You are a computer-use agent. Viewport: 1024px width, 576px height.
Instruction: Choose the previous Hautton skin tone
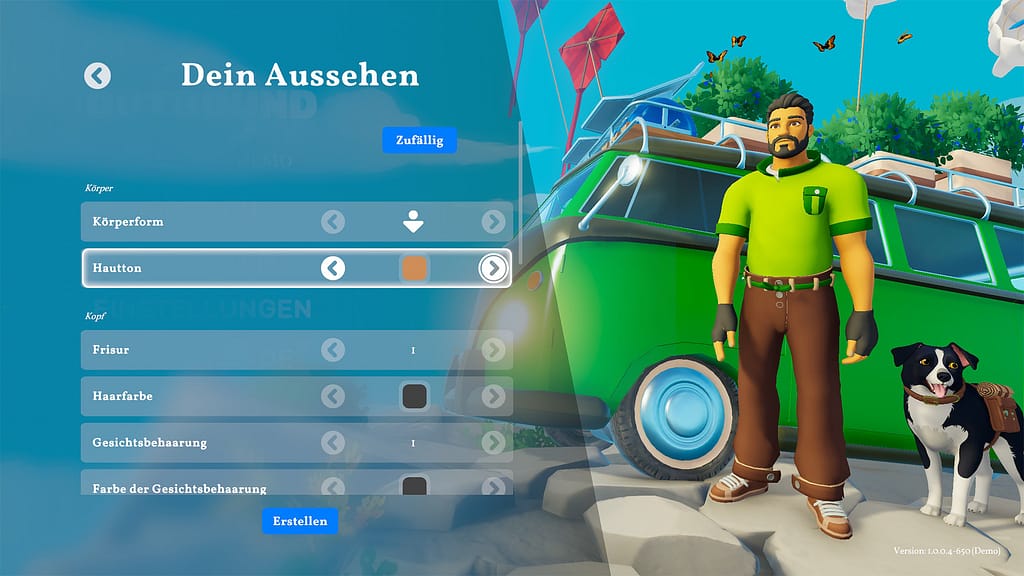(x=333, y=268)
